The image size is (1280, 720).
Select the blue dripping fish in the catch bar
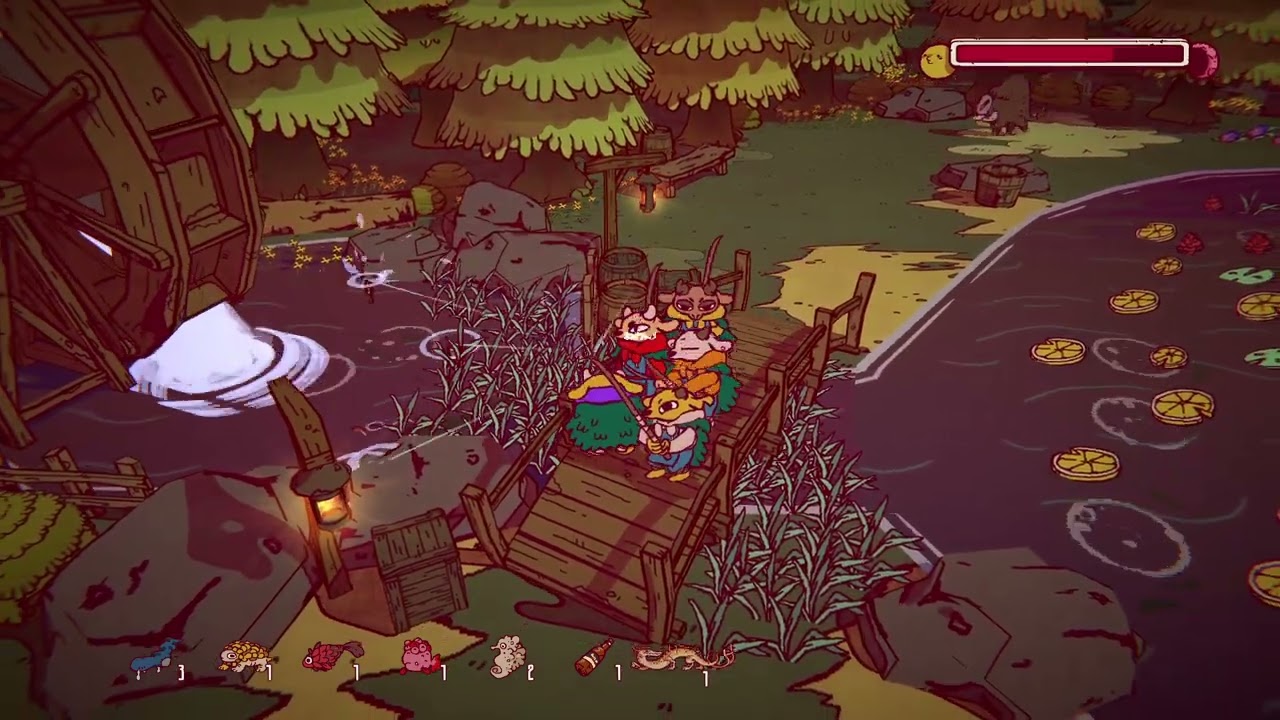click(x=154, y=659)
